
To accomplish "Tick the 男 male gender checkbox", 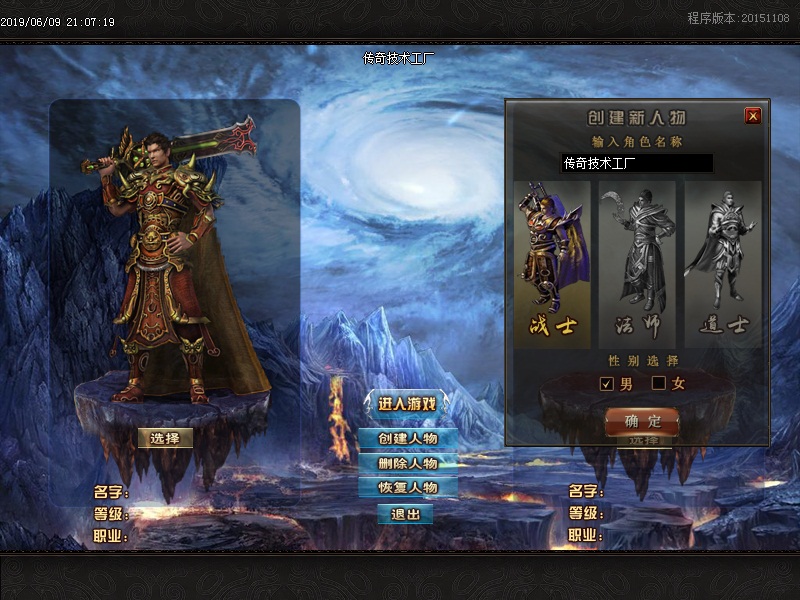I will 606,383.
